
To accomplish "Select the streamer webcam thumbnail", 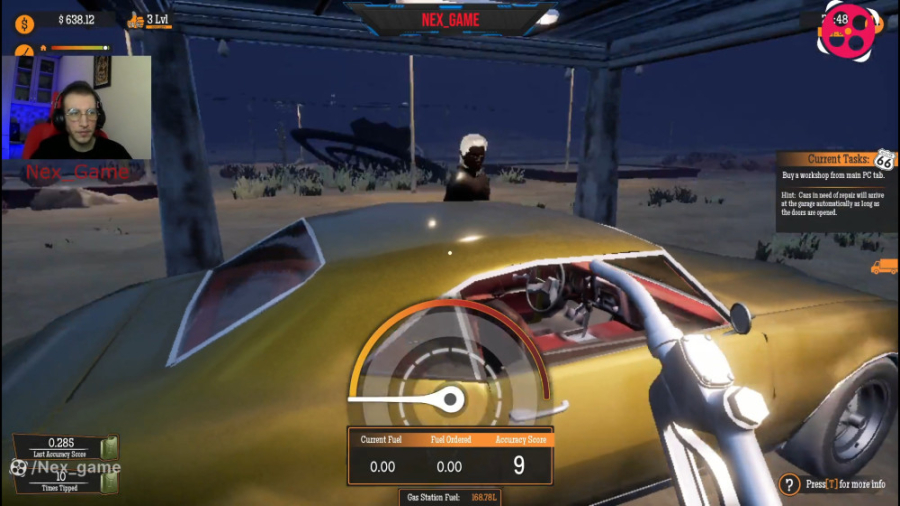I will click(x=77, y=108).
